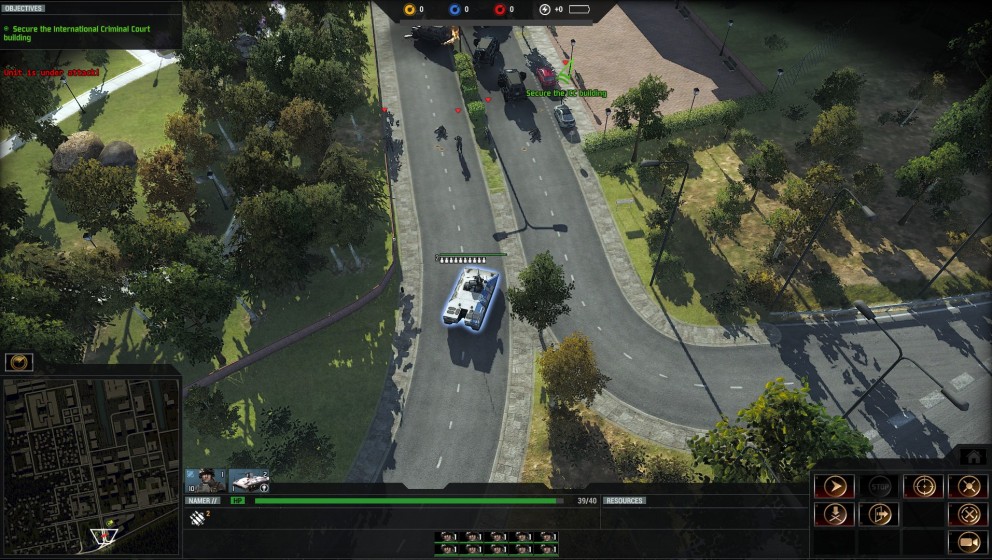Activate the move command arrow button
992x560 pixels.
pyautogui.click(x=834, y=487)
